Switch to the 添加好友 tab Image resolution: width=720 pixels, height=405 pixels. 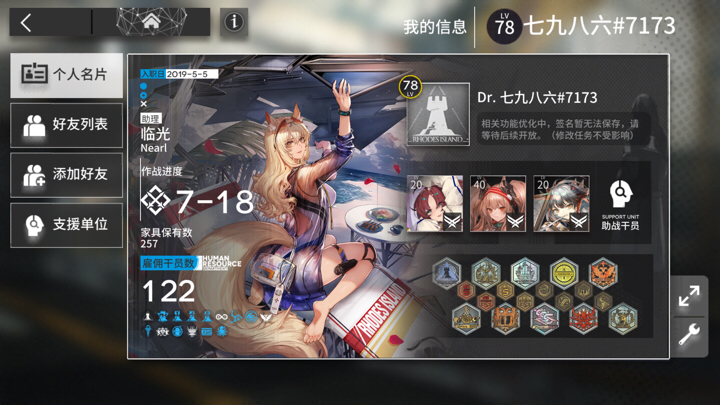click(67, 175)
